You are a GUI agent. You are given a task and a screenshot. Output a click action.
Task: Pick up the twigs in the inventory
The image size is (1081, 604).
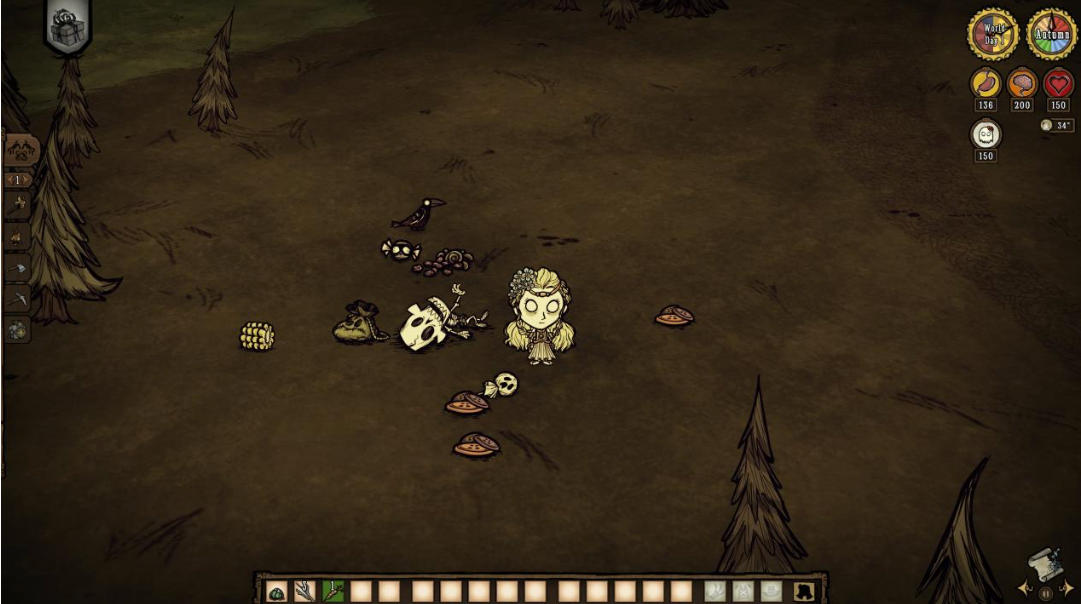coord(305,591)
